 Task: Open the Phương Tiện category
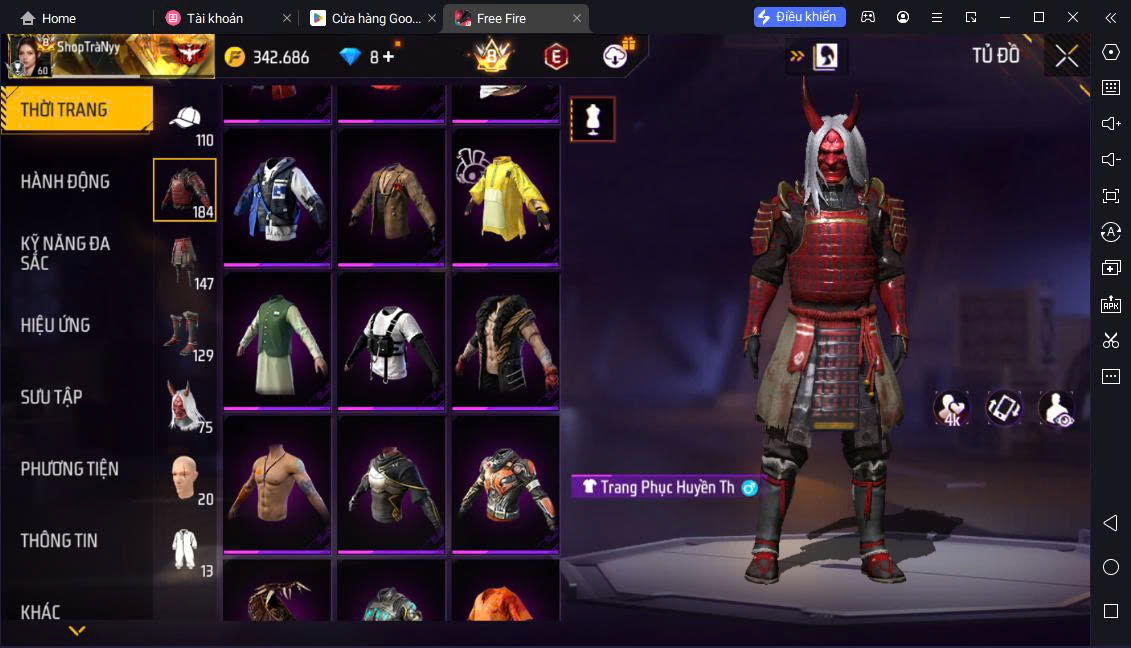tap(70, 469)
